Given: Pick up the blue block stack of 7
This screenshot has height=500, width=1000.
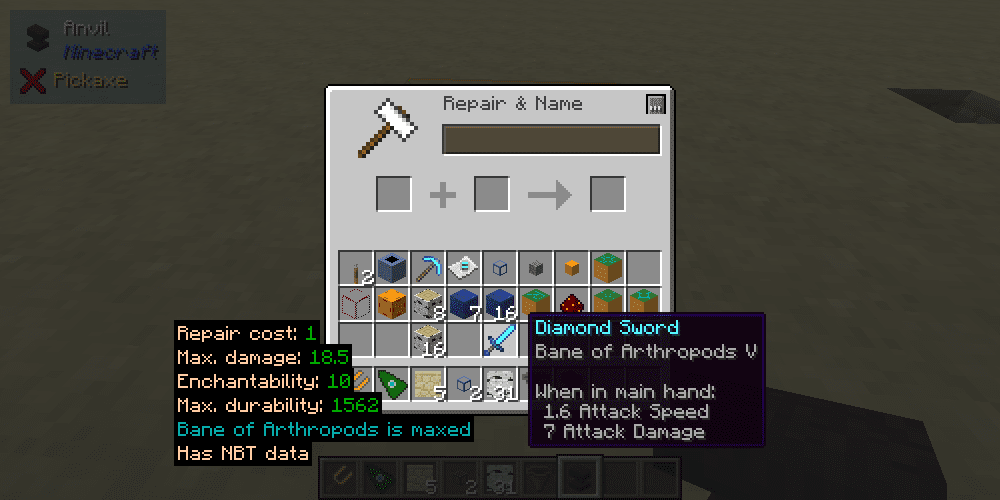Looking at the screenshot, I should [463, 303].
